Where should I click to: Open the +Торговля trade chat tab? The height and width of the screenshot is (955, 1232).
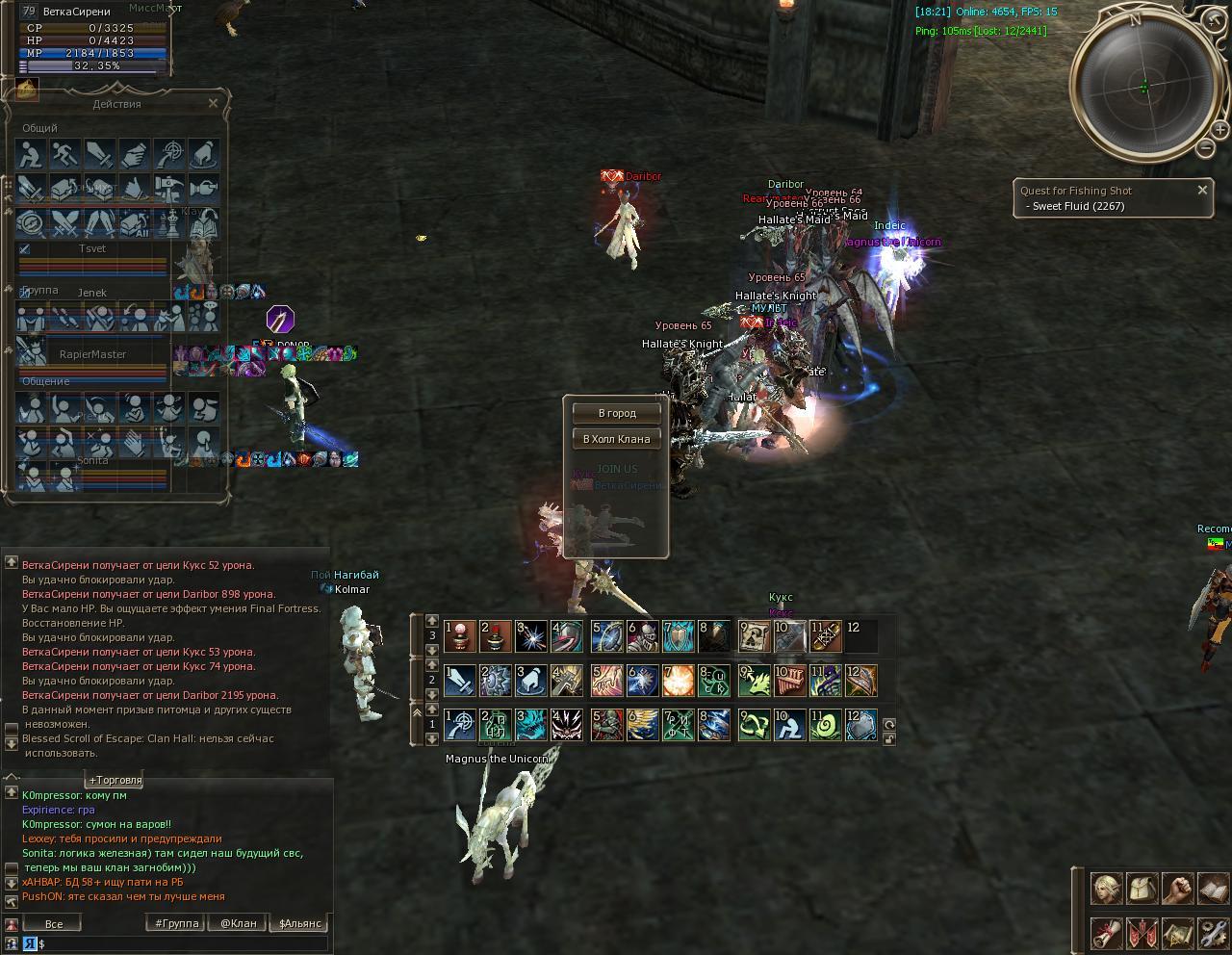(x=115, y=780)
